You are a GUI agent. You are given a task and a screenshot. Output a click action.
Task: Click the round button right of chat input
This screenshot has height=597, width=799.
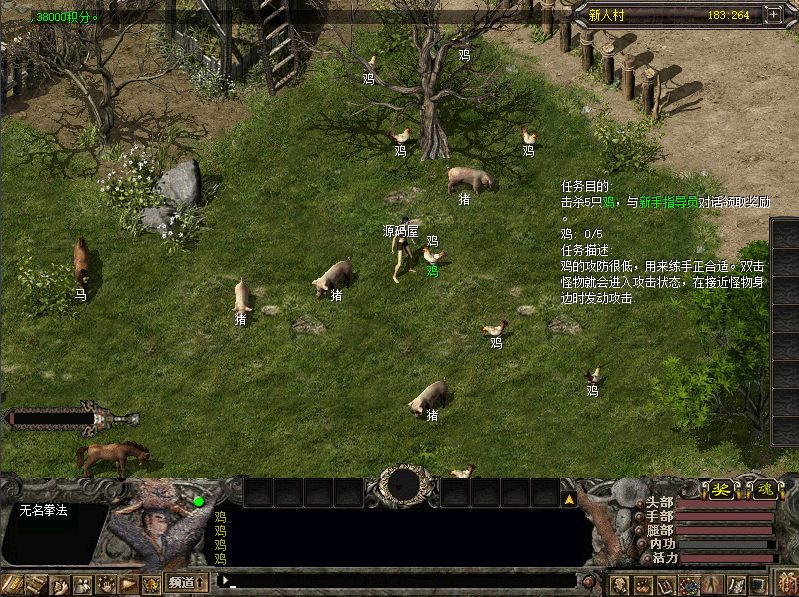tap(589, 581)
